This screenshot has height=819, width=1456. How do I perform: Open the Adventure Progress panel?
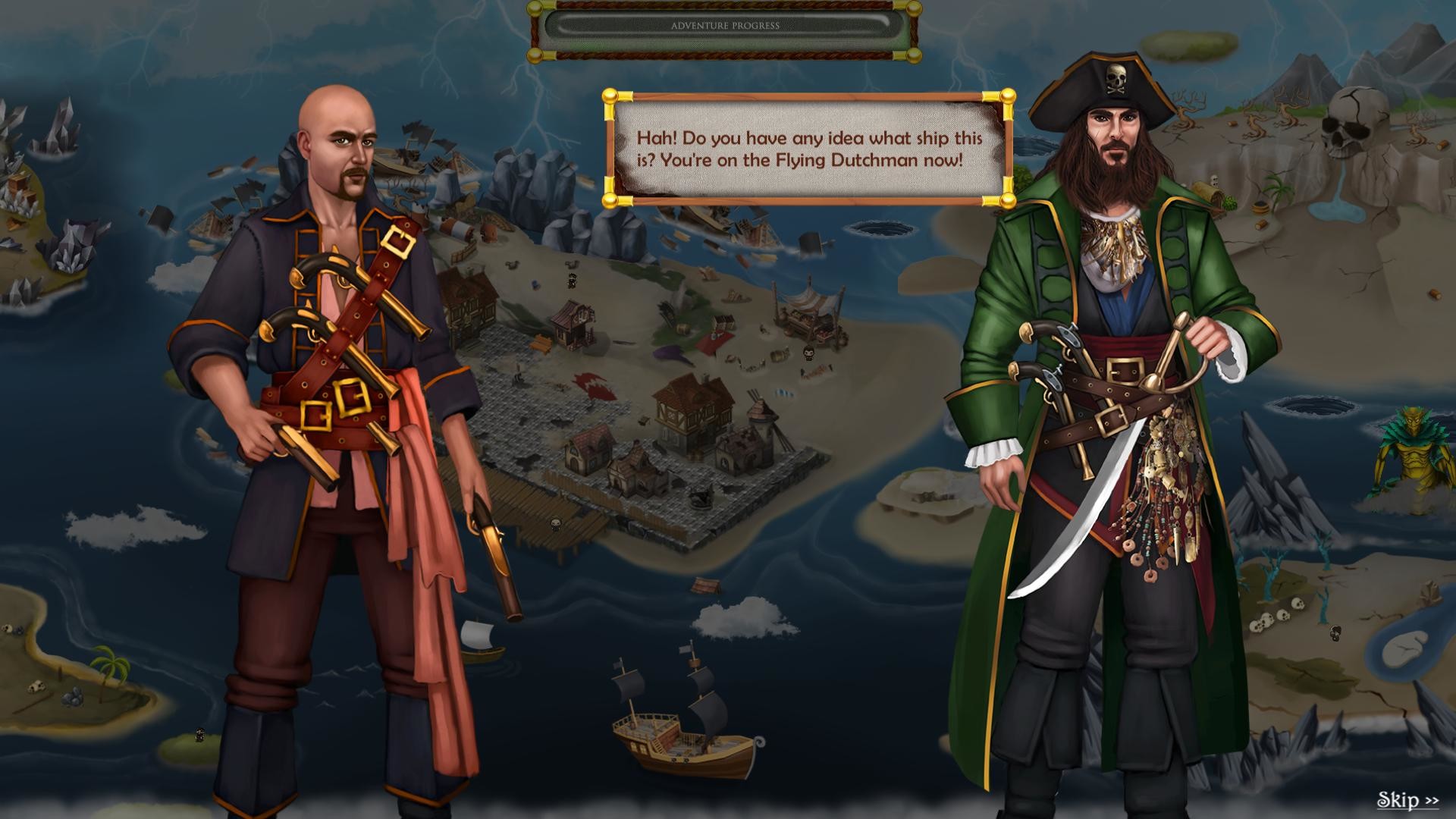pos(724,25)
